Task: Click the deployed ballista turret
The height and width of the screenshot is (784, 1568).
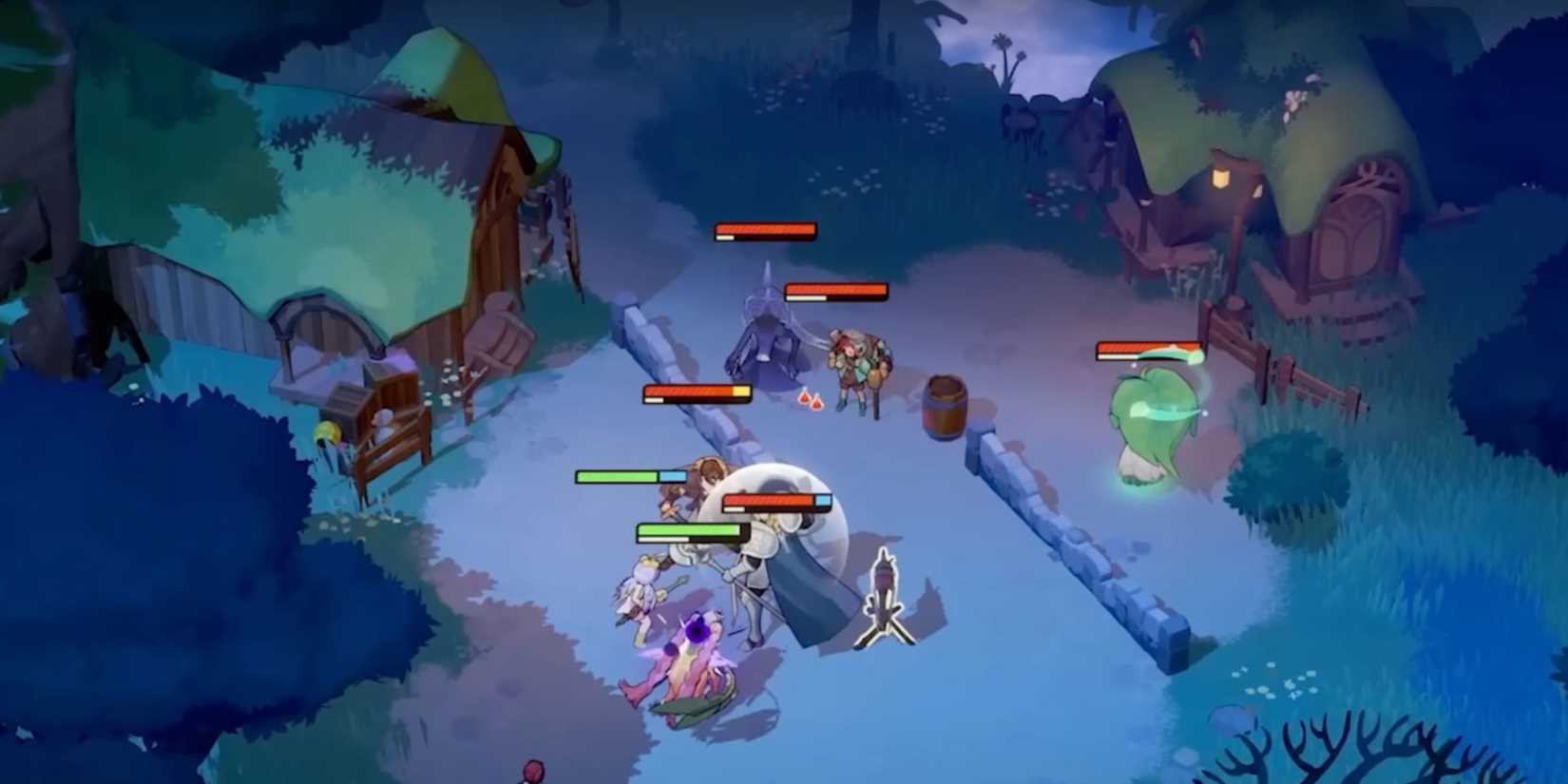Action: 886,594
